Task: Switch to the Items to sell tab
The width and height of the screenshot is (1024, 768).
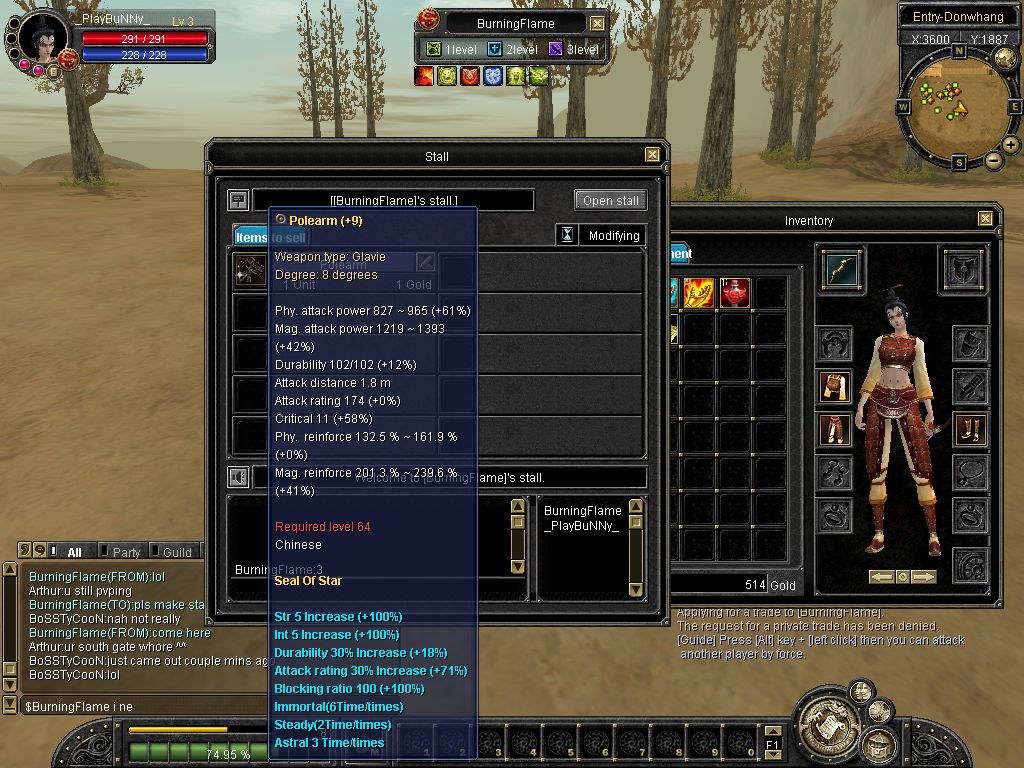Action: point(250,237)
